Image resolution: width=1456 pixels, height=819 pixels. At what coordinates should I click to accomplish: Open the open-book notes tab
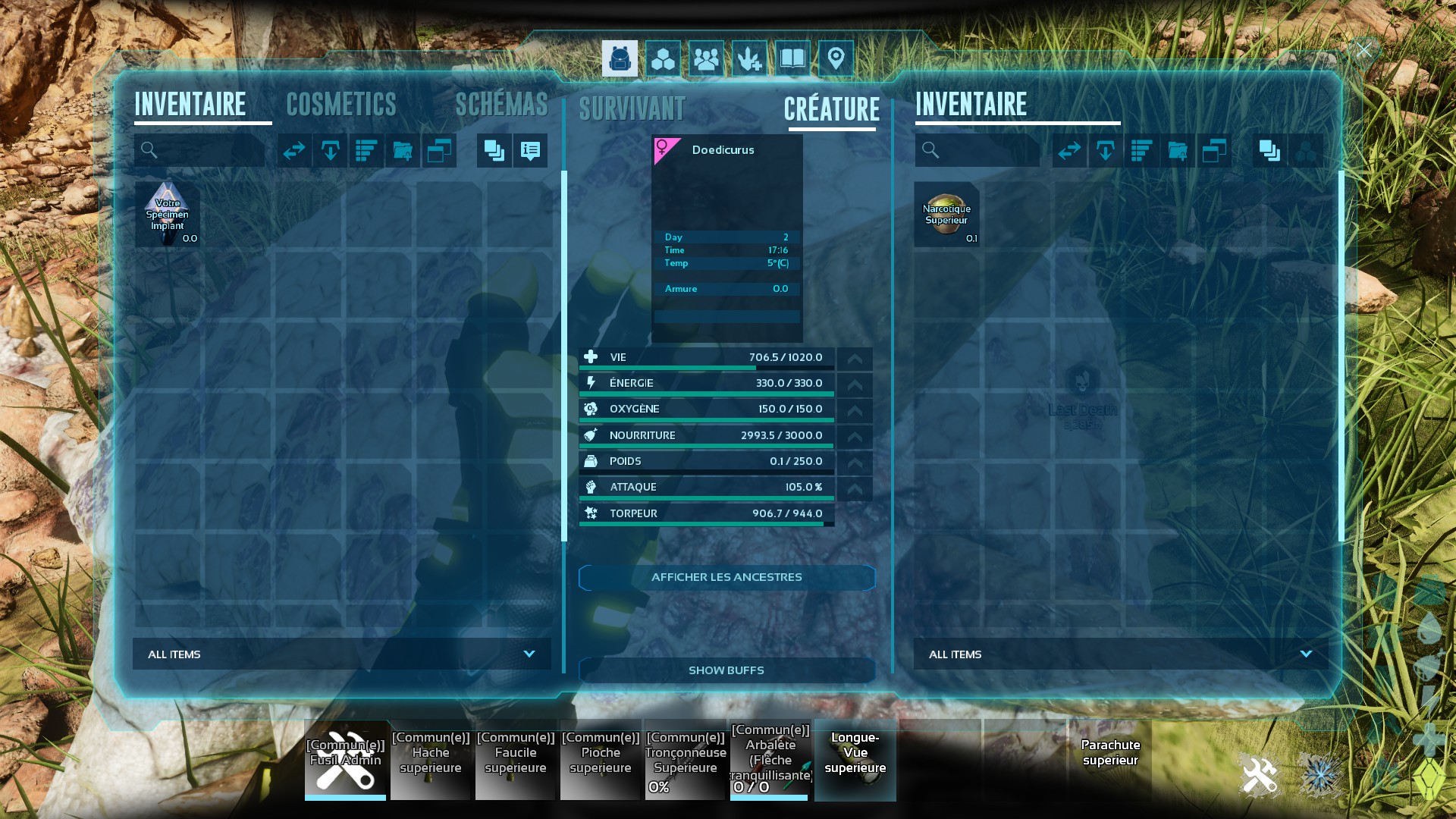coord(792,58)
